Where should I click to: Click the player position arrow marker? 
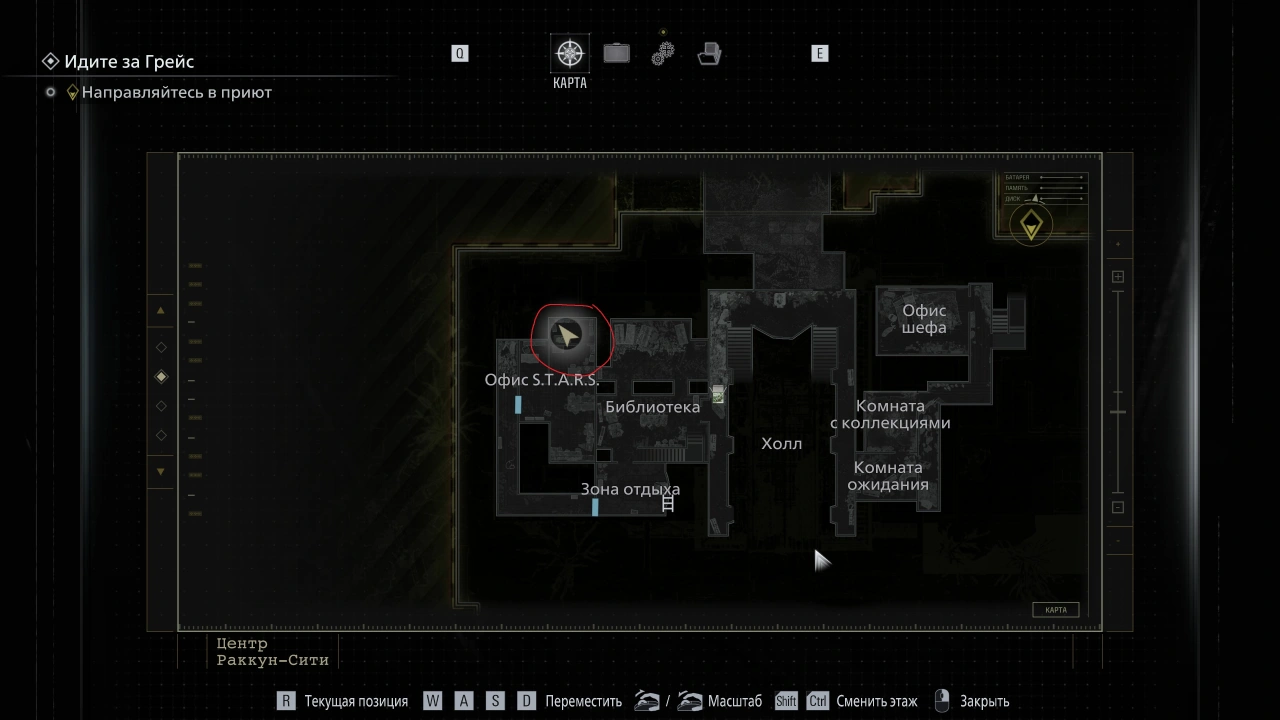tap(568, 337)
